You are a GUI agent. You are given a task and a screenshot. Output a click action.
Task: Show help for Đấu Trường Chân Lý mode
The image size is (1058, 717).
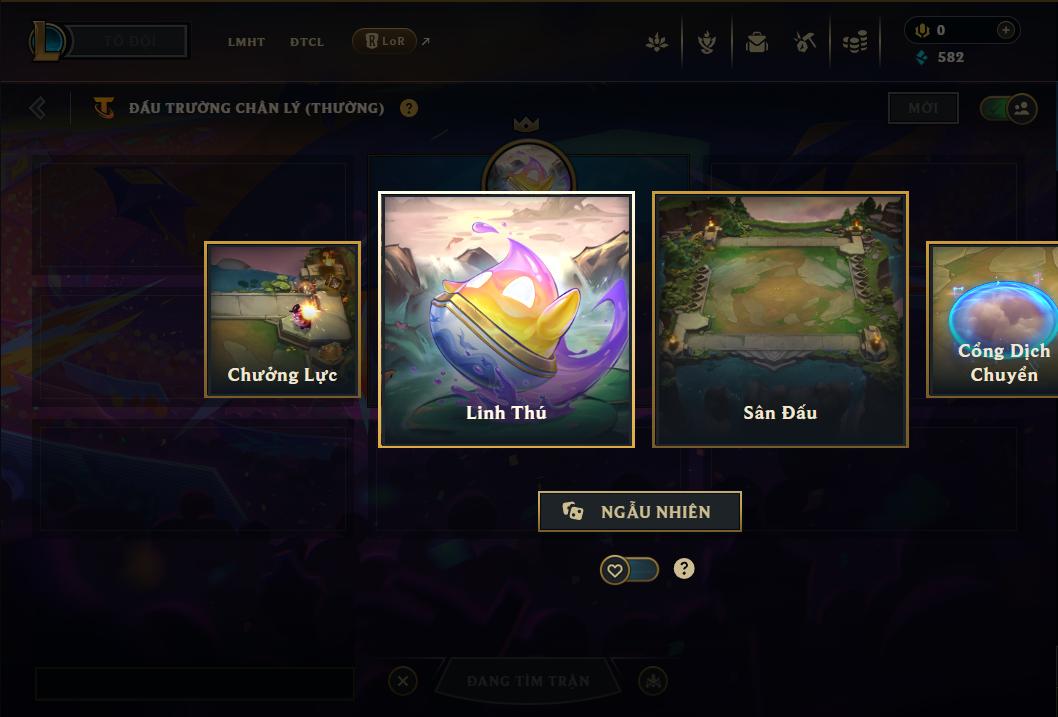tap(409, 108)
